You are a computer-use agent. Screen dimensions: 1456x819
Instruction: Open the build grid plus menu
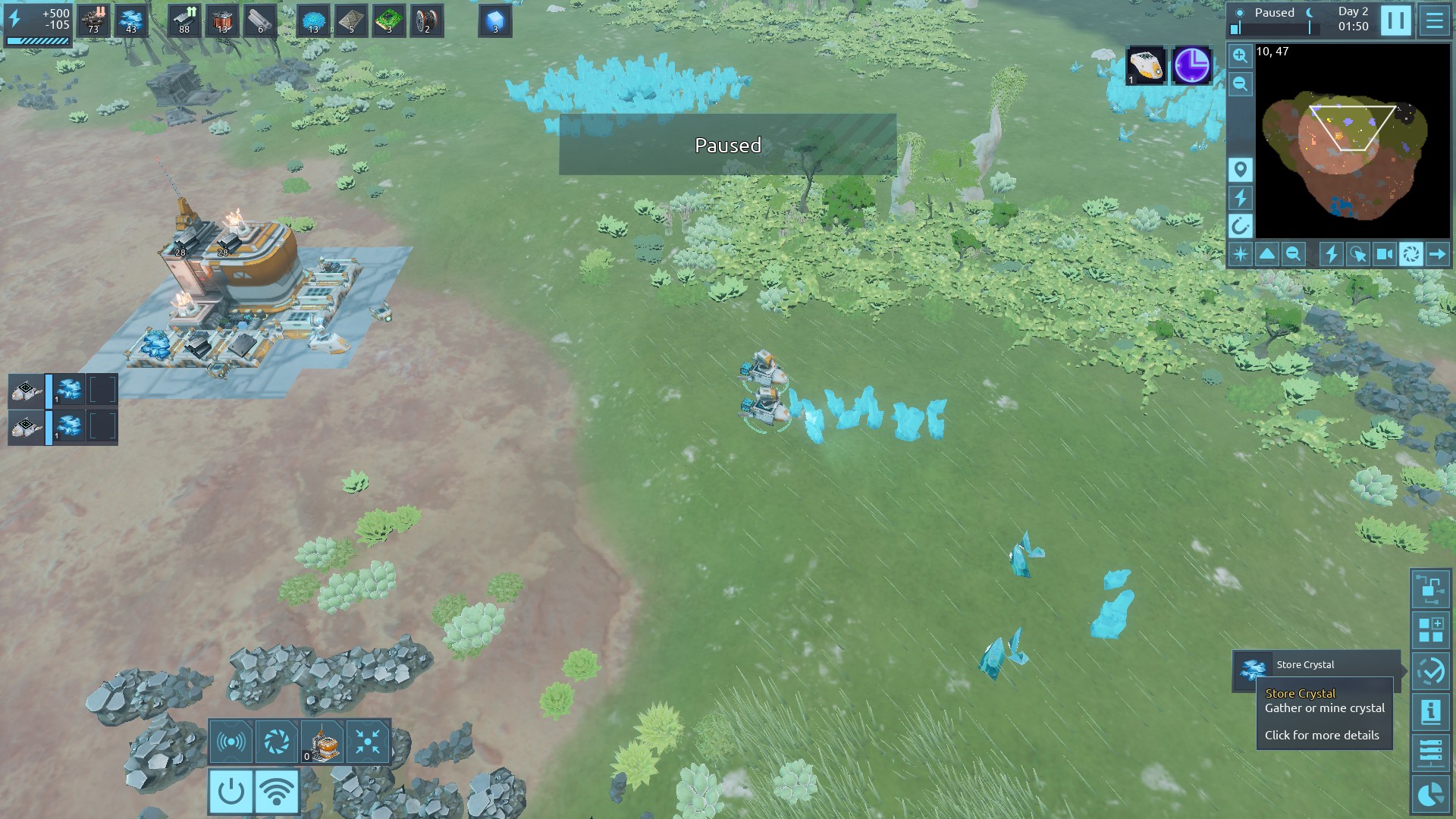coord(1431,630)
